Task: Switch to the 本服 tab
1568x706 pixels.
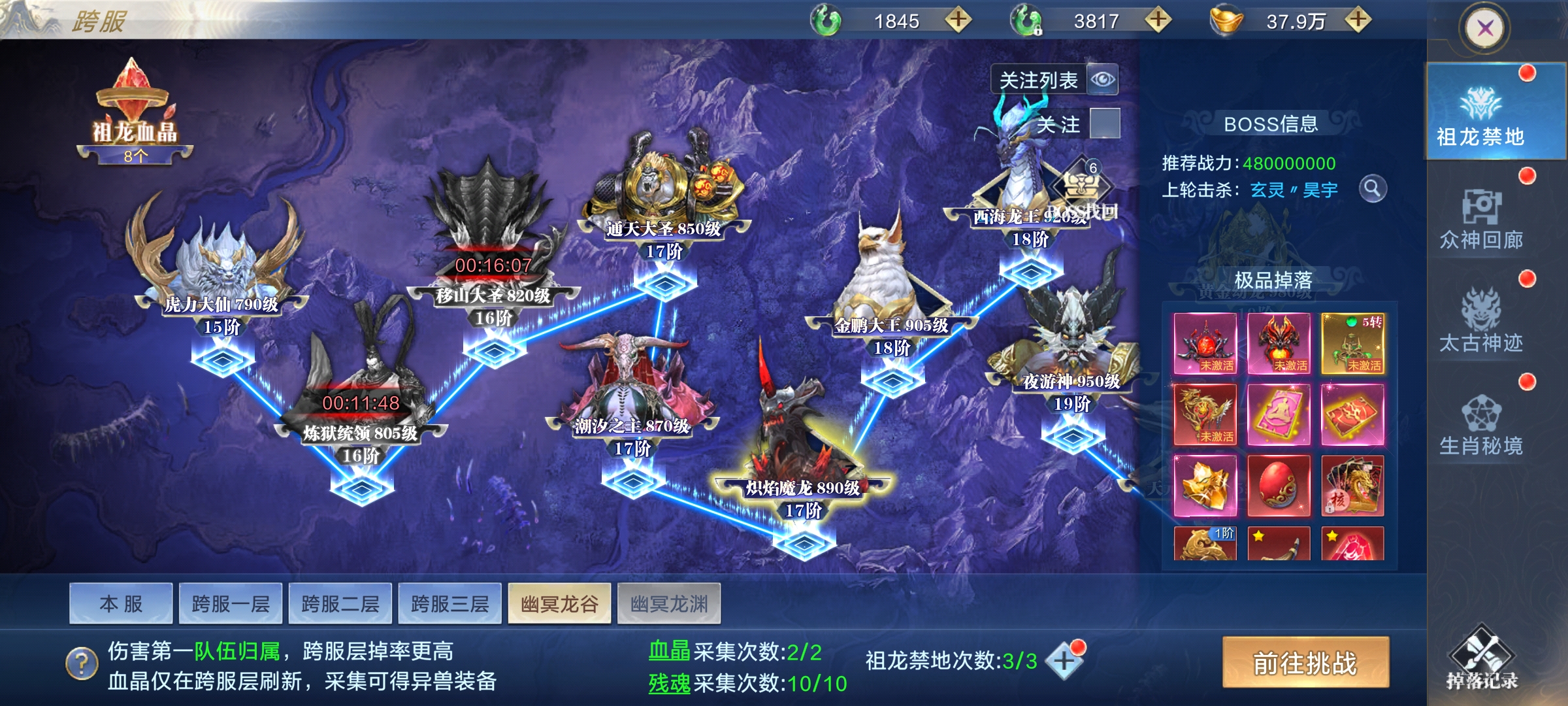Action: coord(121,603)
